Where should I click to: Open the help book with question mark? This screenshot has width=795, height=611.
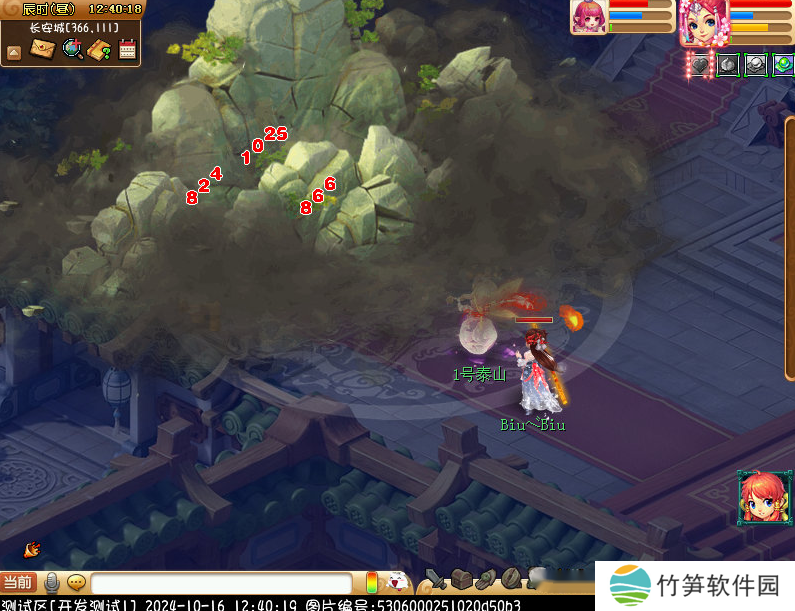click(x=100, y=49)
